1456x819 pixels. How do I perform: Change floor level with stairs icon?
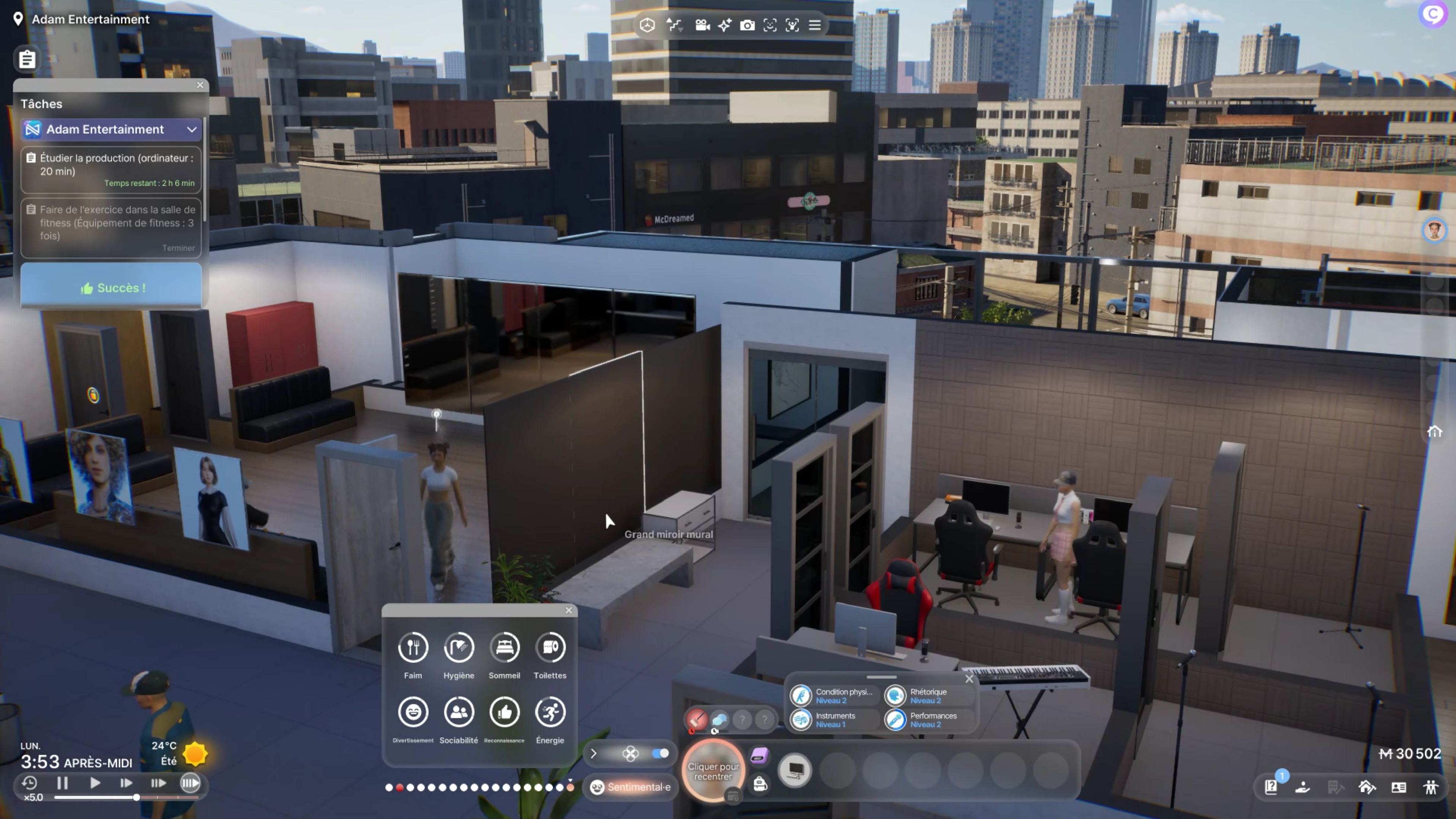tap(674, 25)
